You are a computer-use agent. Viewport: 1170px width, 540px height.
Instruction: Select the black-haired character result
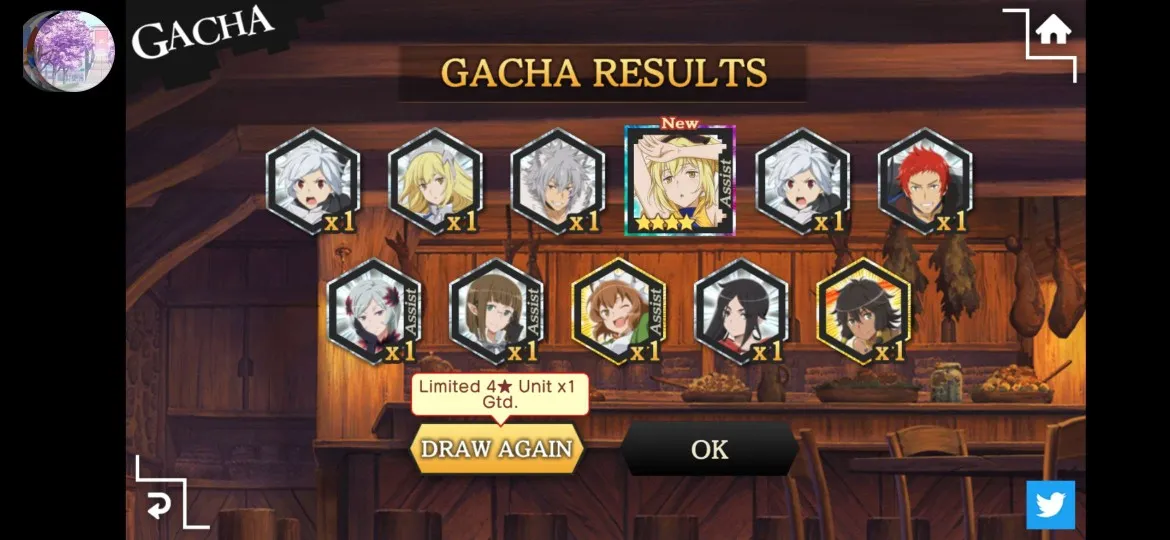click(741, 311)
